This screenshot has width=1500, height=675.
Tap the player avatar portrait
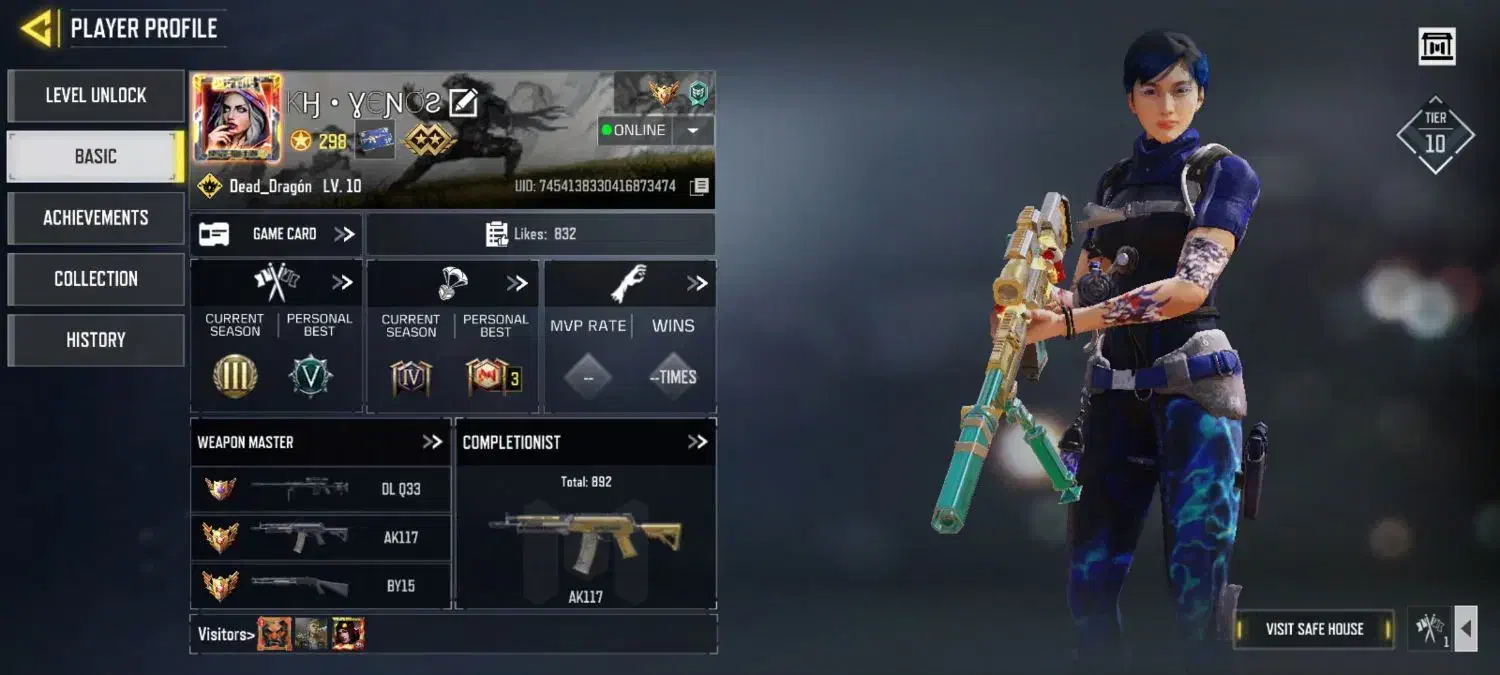pyautogui.click(x=236, y=118)
